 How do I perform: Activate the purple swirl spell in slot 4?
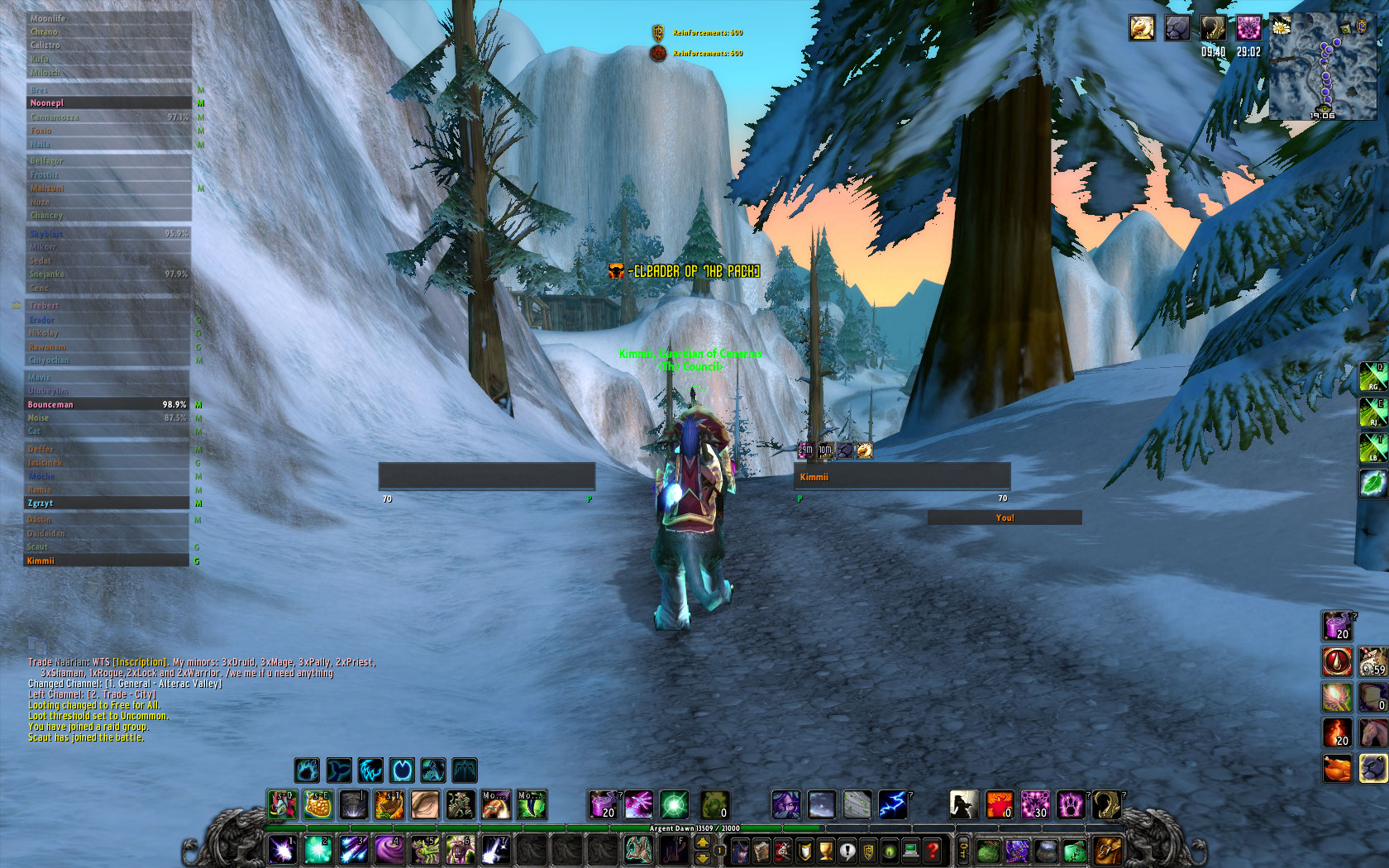click(x=389, y=849)
